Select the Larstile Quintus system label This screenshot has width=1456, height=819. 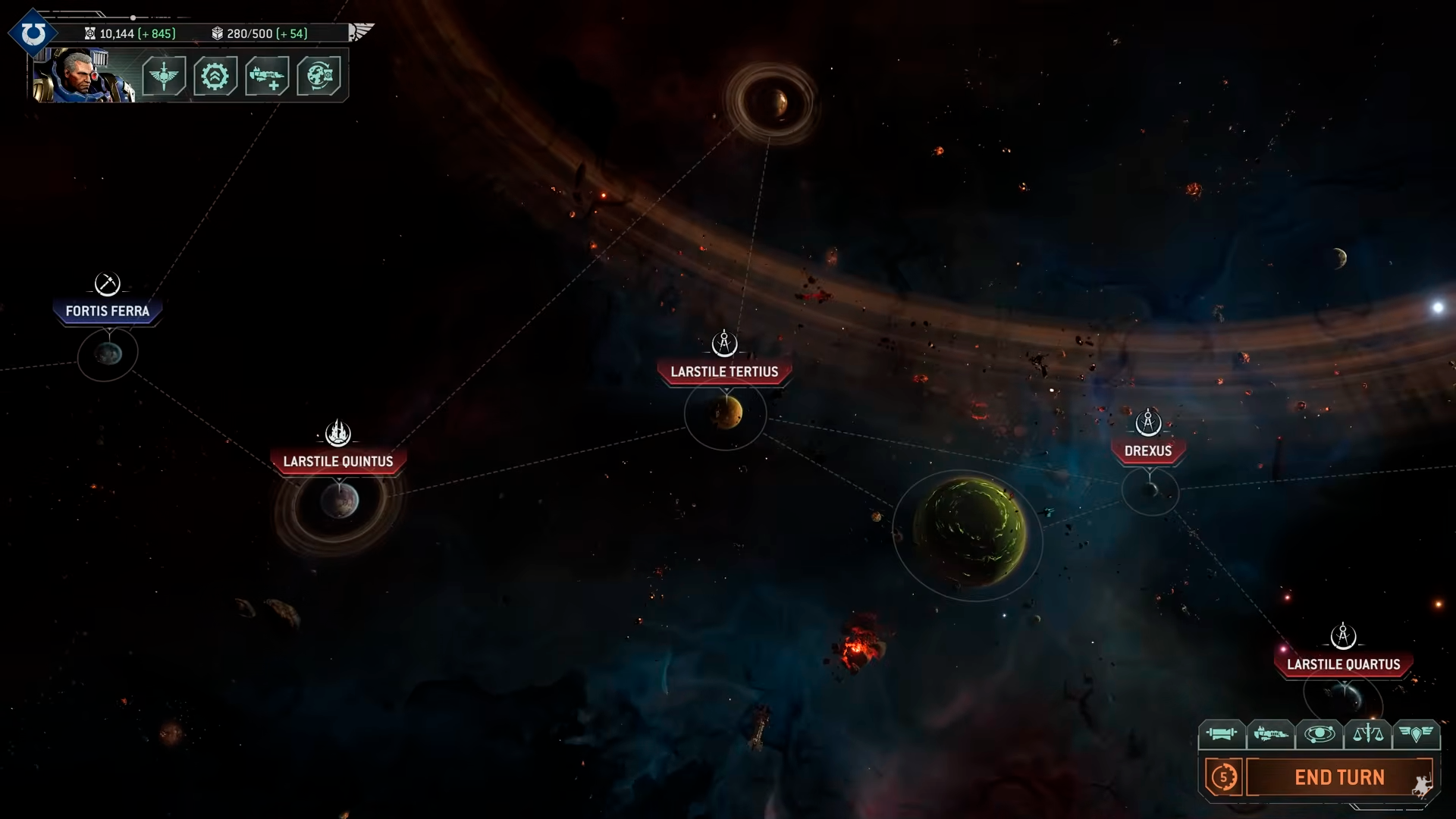click(x=338, y=461)
